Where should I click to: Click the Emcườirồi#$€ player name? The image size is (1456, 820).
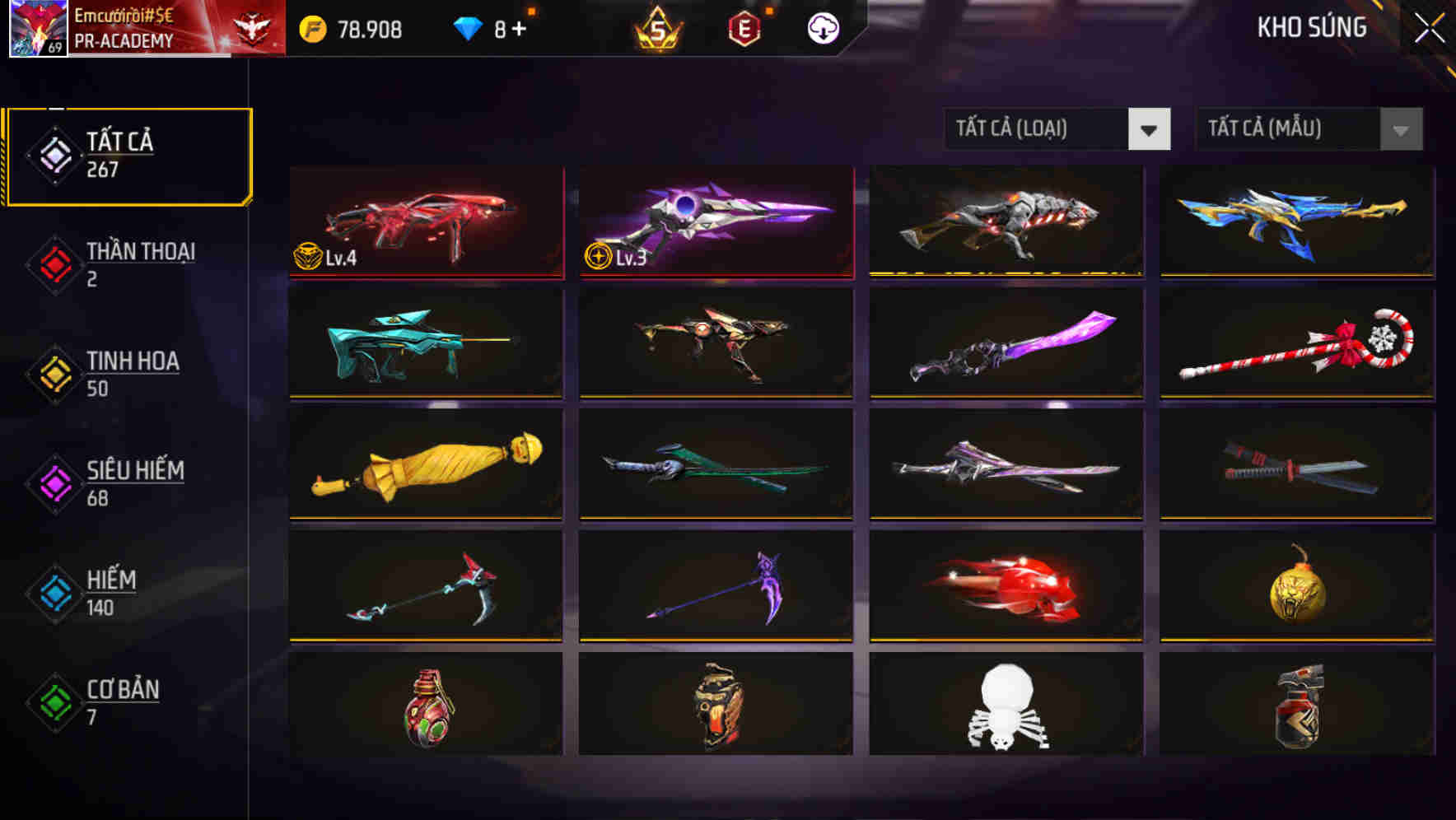point(124,16)
